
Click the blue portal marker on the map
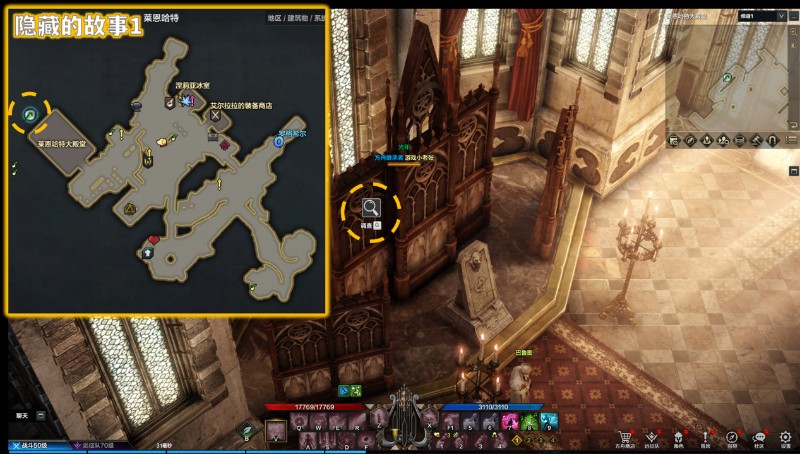pyautogui.click(x=278, y=142)
